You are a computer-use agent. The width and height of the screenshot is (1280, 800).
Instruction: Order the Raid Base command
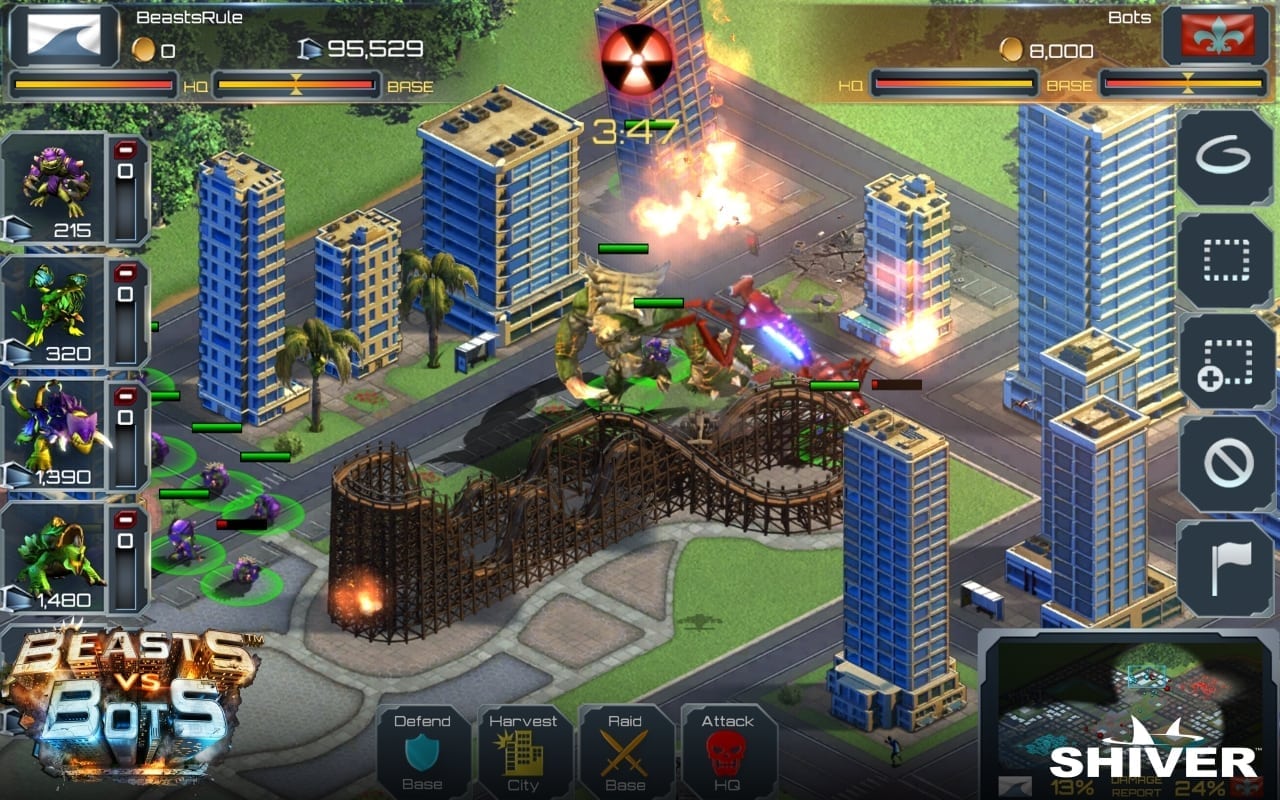coord(625,752)
